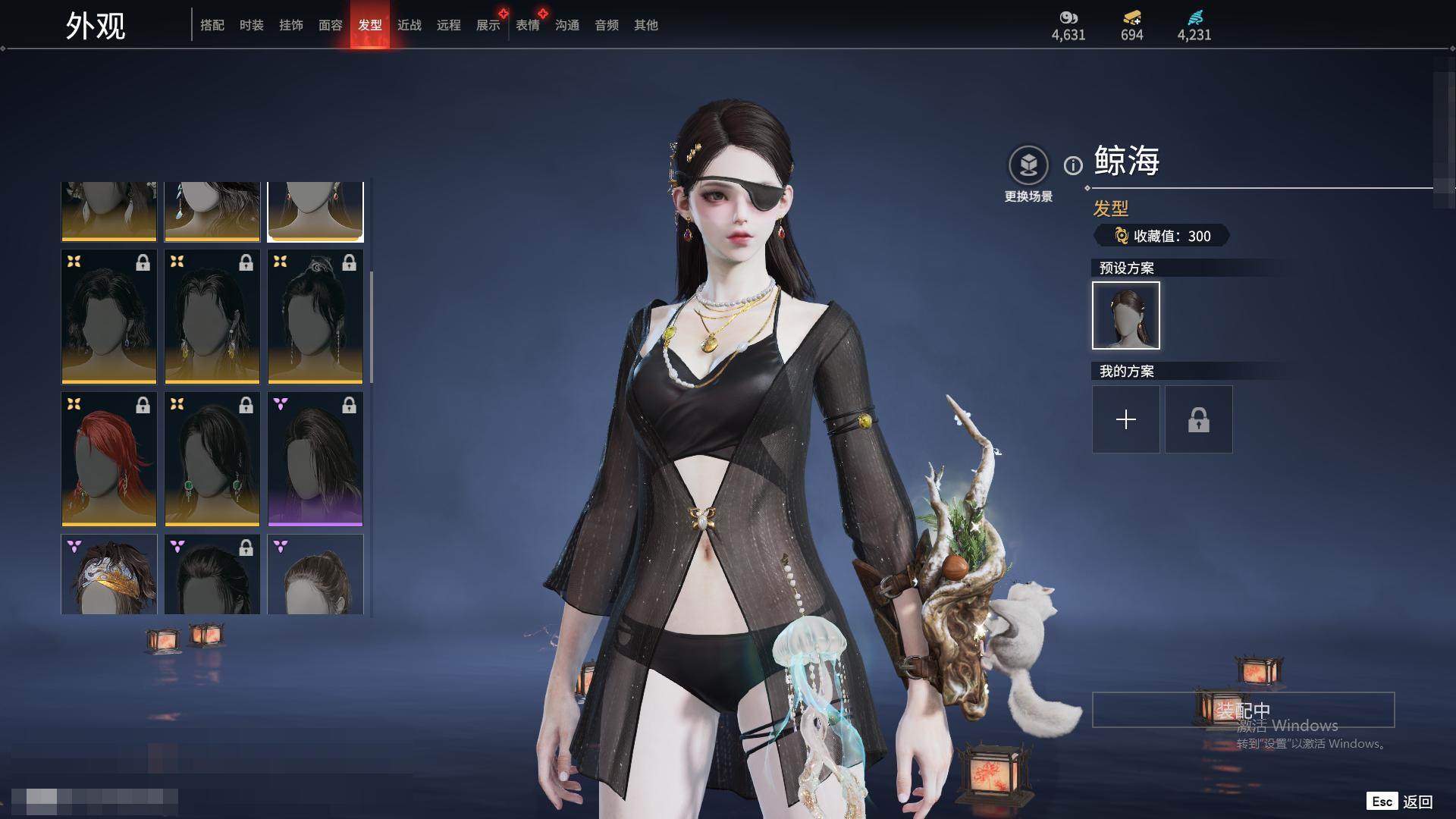
Task: Go to the 面容 tab
Action: 331,25
